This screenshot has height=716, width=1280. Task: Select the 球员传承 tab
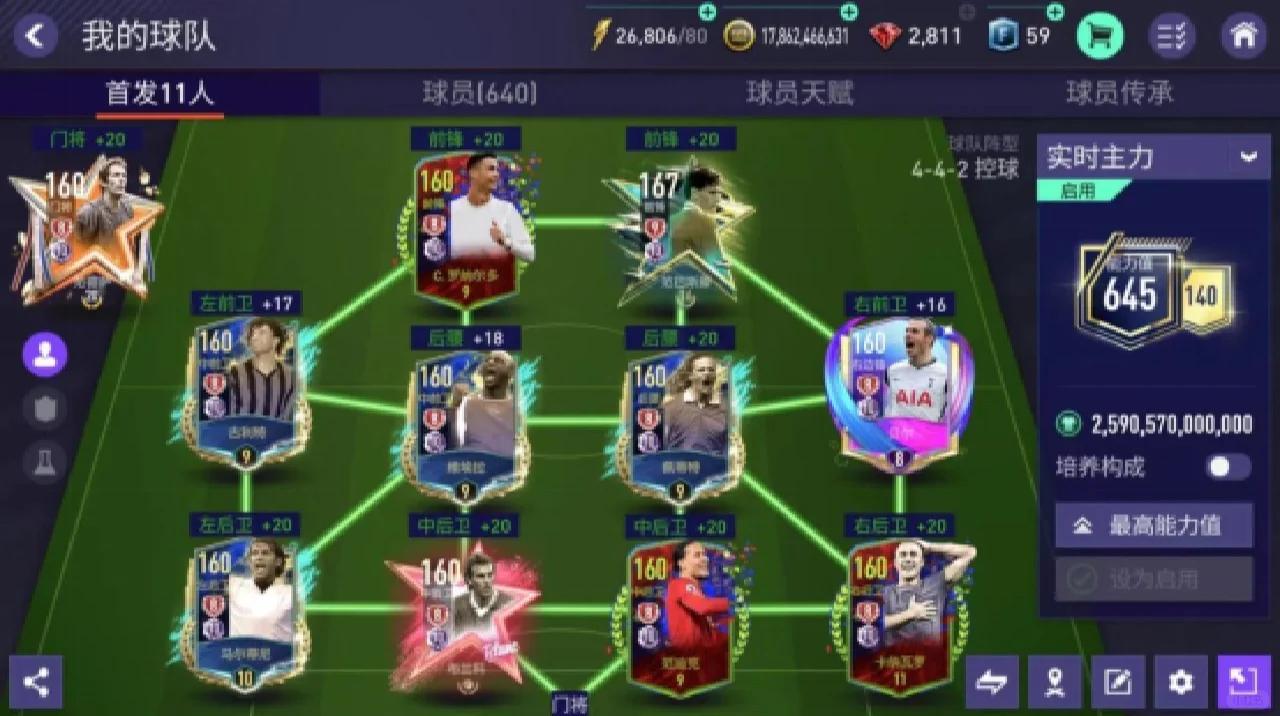[1119, 94]
